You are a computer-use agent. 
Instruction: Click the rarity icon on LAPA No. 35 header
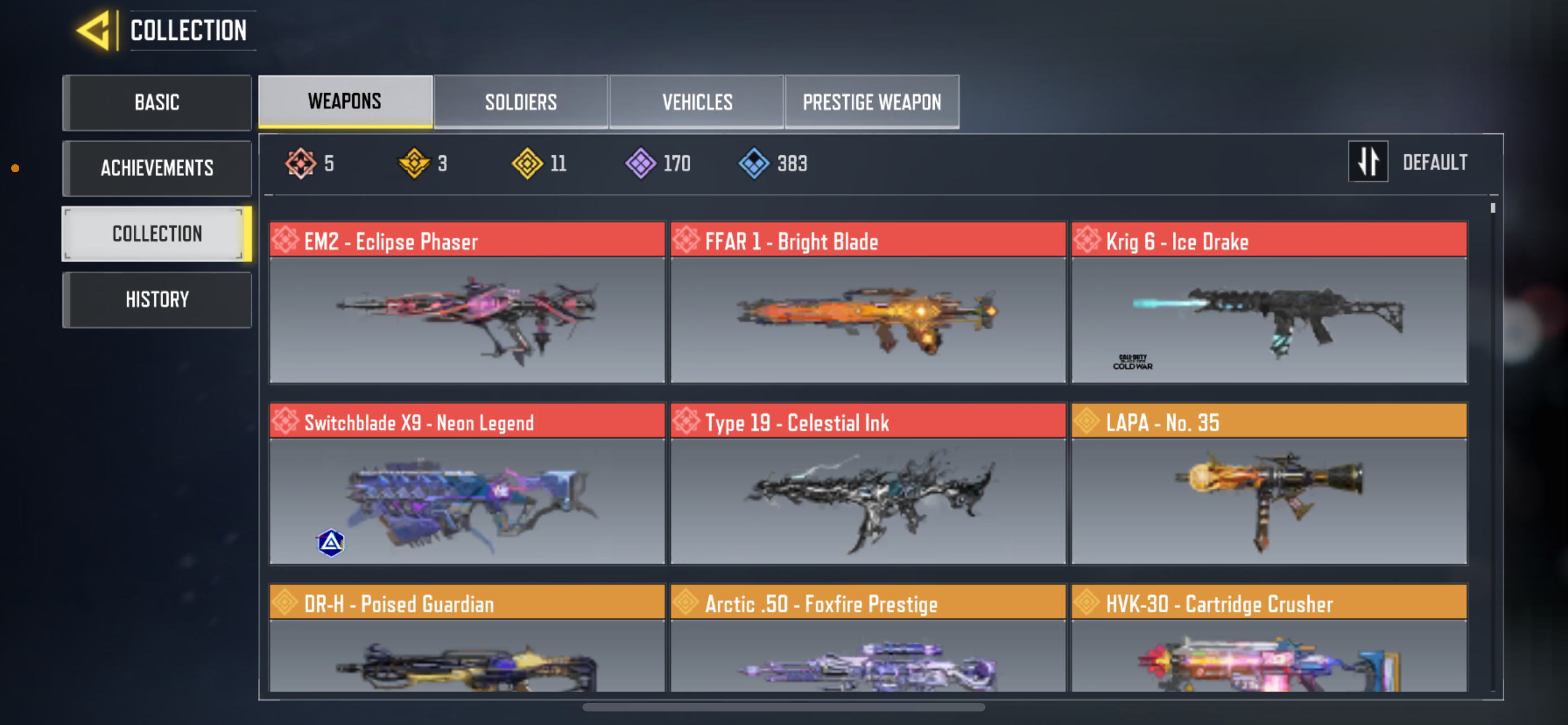pos(1087,421)
